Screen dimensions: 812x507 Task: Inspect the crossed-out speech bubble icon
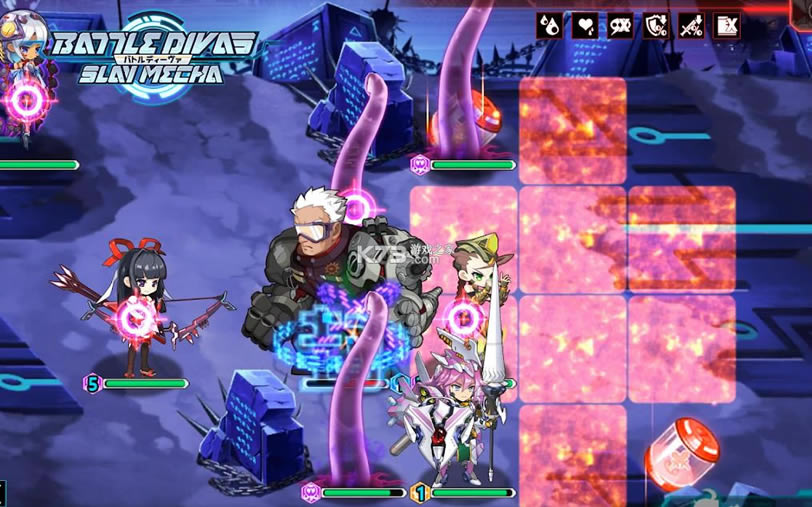[x=620, y=25]
